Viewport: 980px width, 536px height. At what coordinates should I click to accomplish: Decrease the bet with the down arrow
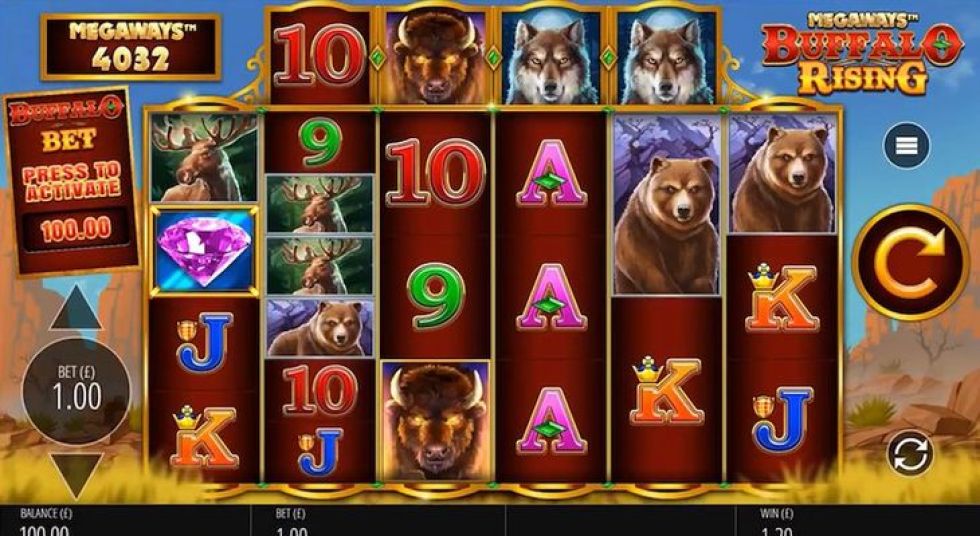(76, 474)
